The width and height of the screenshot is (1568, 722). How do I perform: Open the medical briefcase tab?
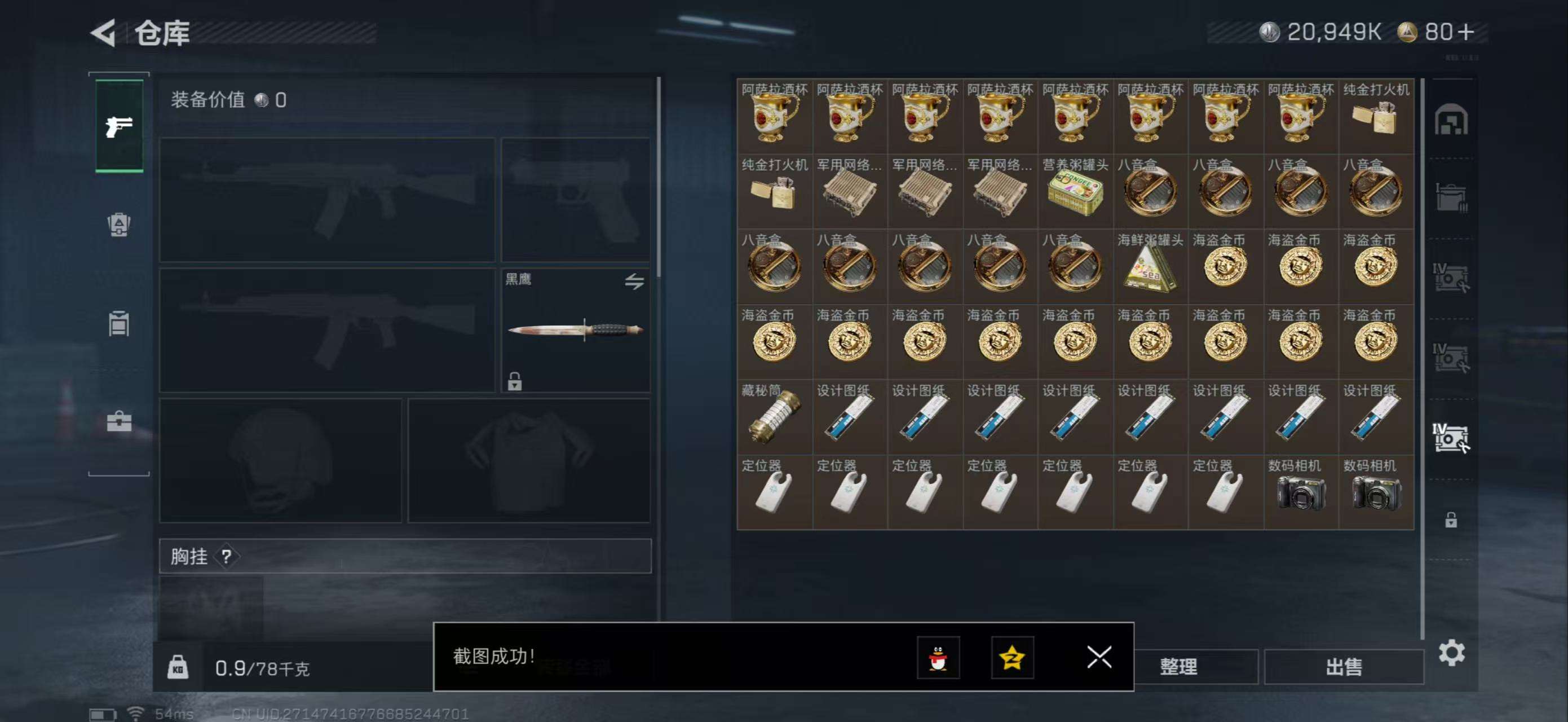click(x=120, y=421)
